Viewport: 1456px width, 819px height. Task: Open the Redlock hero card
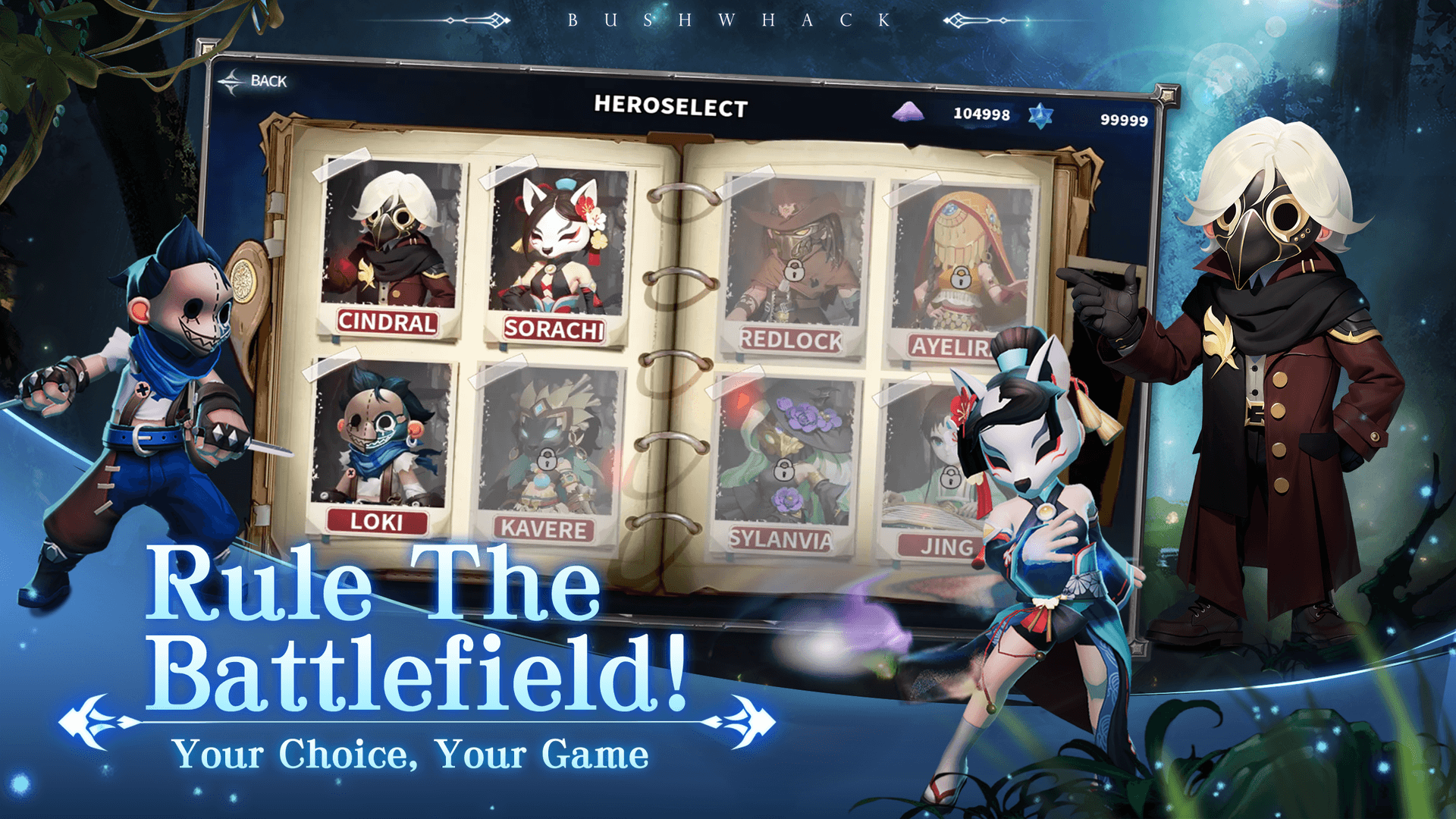click(x=792, y=250)
